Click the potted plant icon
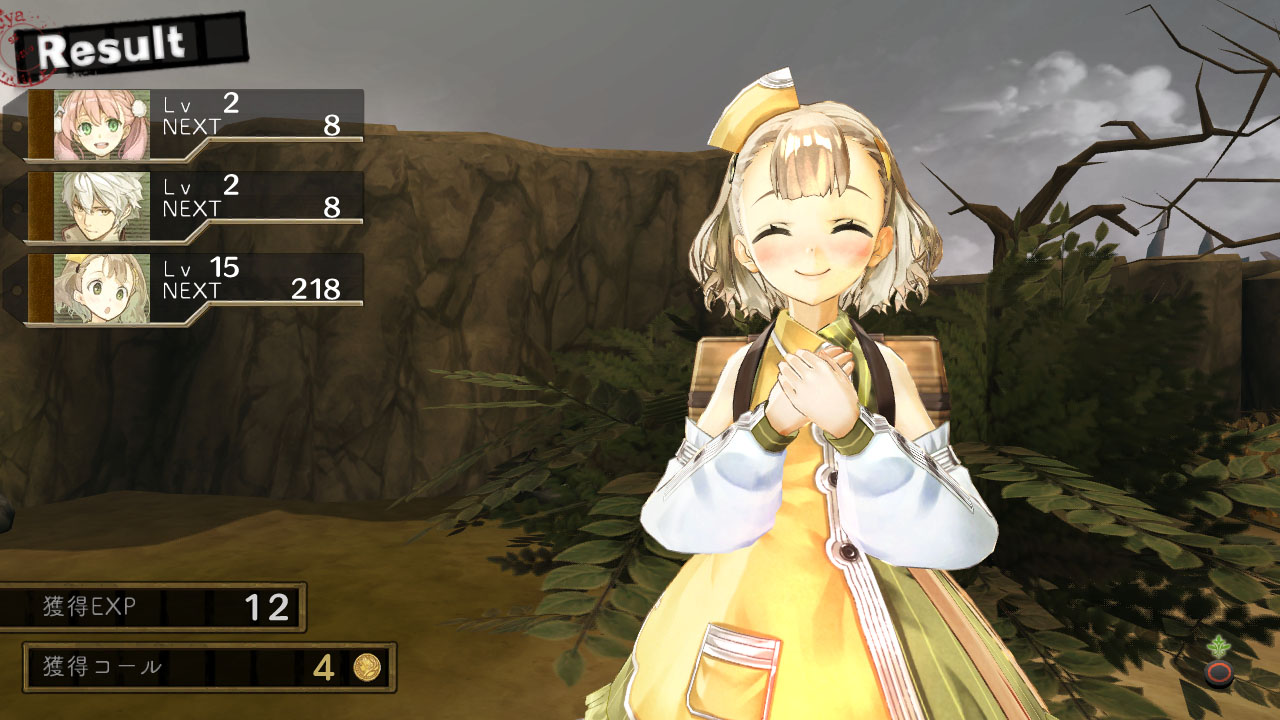The width and height of the screenshot is (1280, 720). [x=1218, y=662]
